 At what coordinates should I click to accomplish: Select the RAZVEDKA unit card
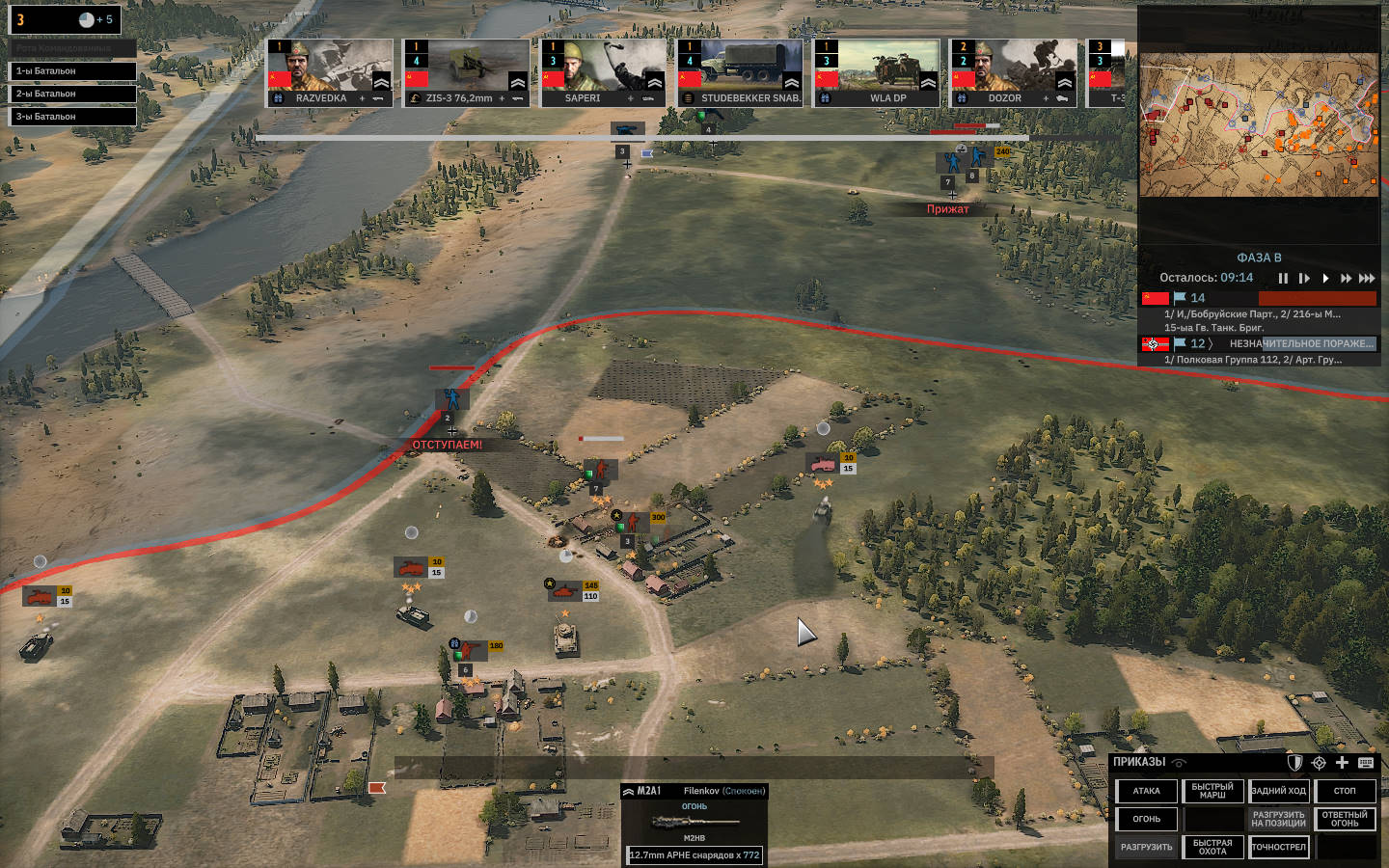point(330,72)
